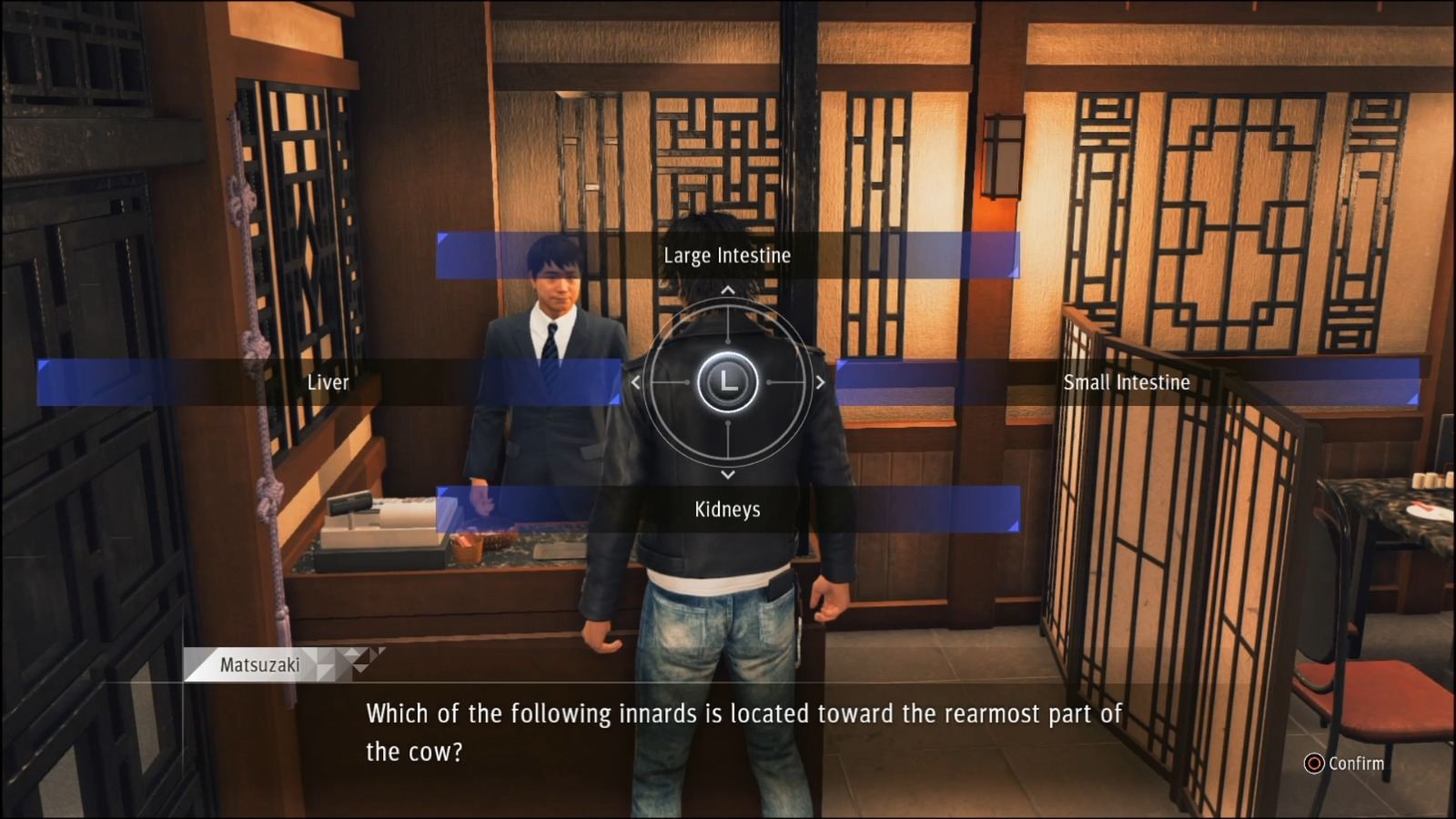
Task: Select the Small Intestine answer
Action: (1126, 382)
